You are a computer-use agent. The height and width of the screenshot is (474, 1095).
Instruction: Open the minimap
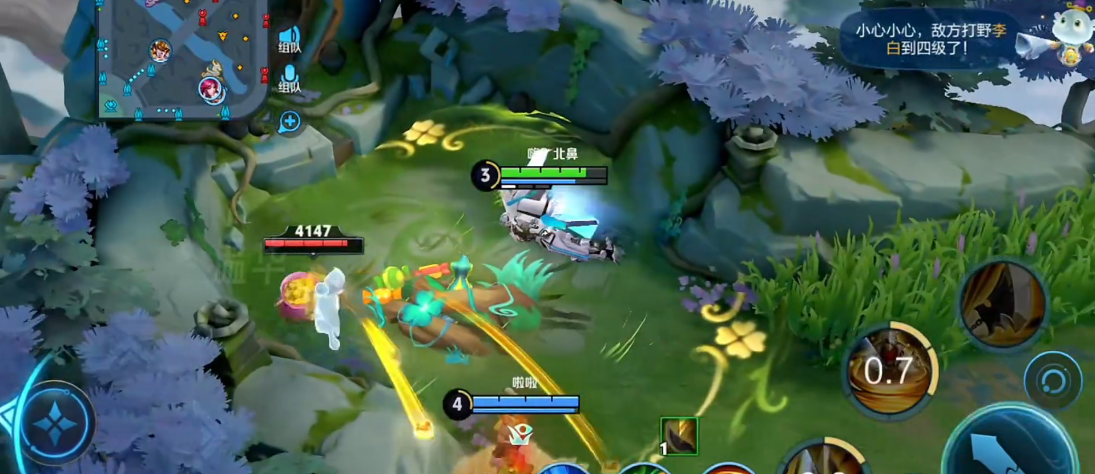pyautogui.click(x=180, y=58)
